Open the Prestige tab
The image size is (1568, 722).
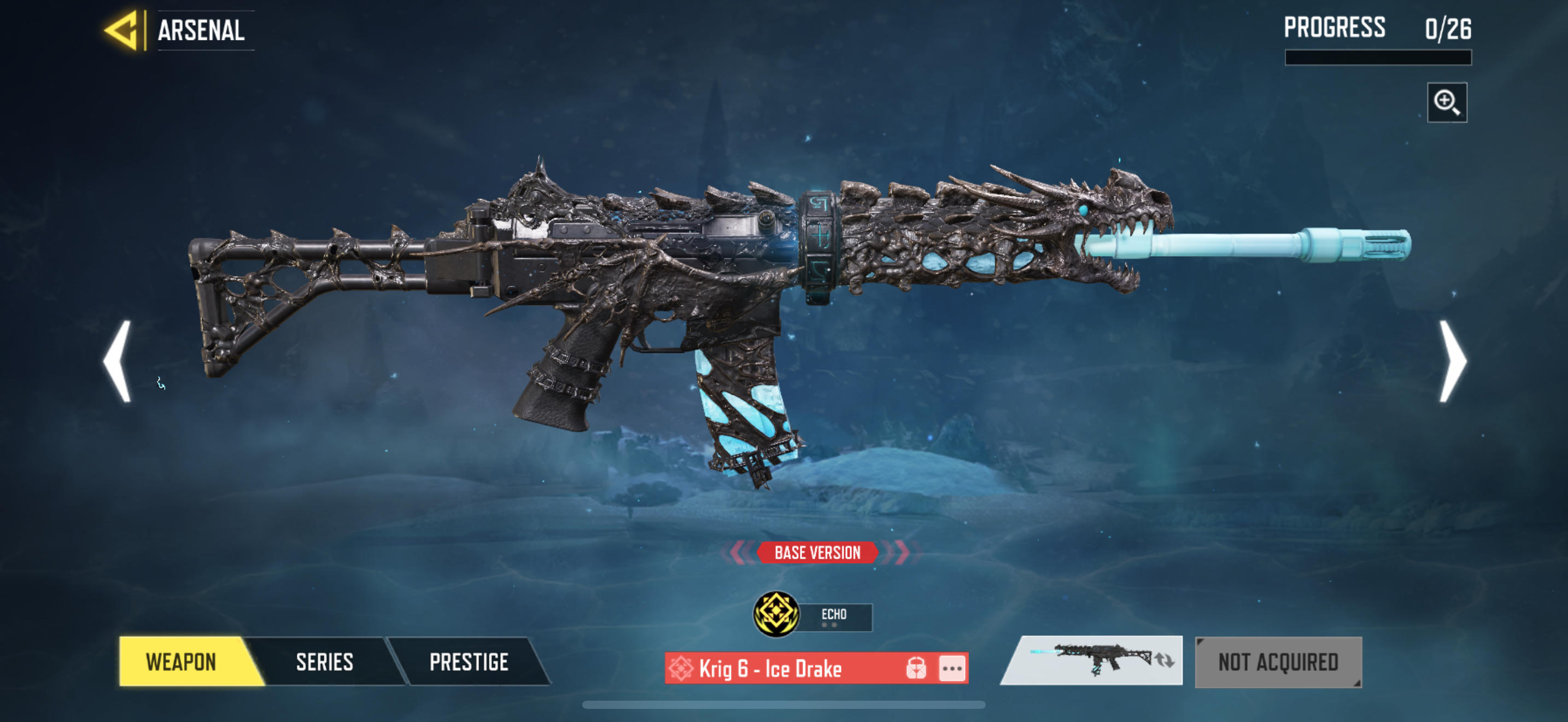pyautogui.click(x=469, y=662)
